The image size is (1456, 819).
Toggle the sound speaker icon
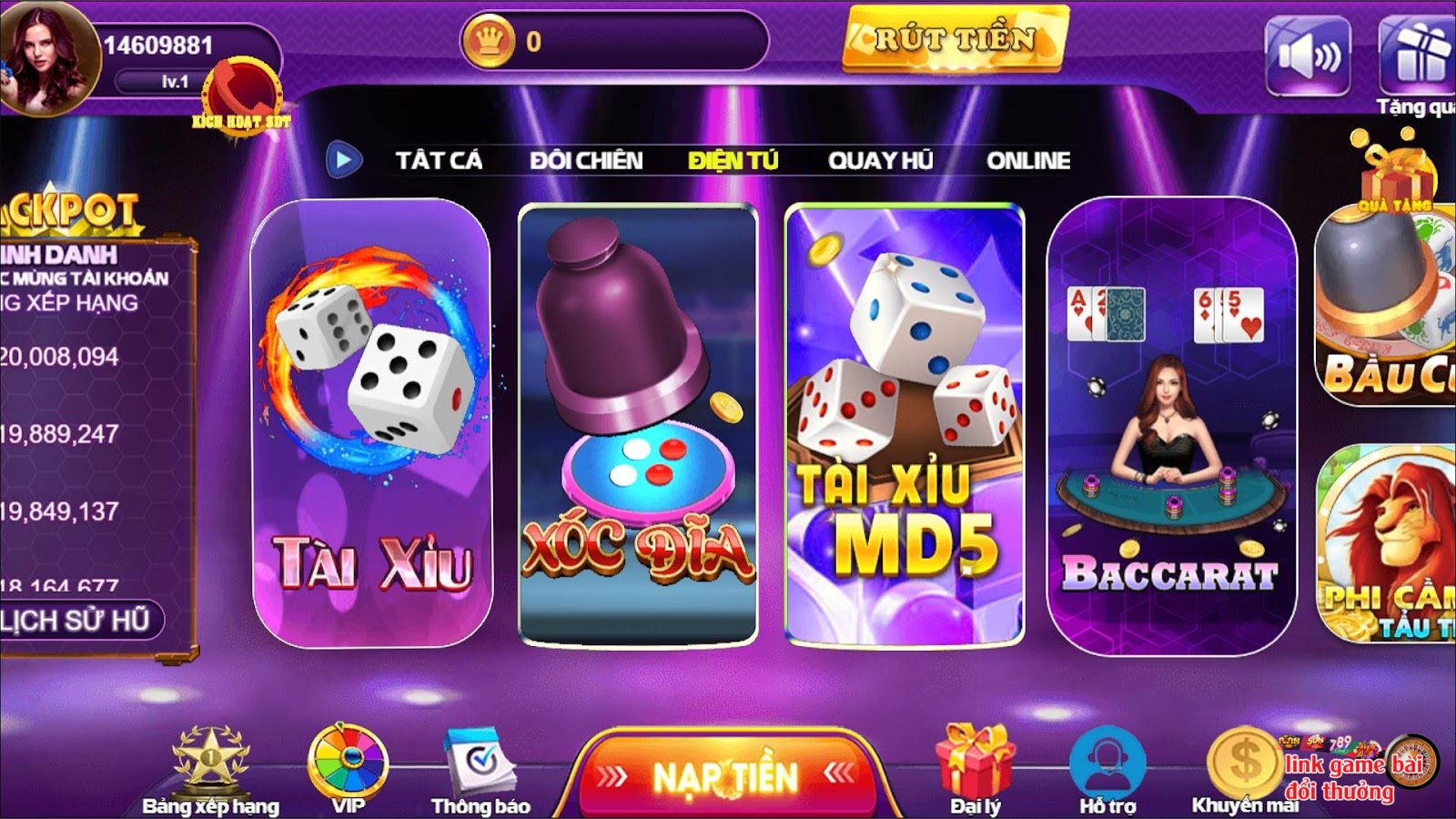[x=1308, y=56]
